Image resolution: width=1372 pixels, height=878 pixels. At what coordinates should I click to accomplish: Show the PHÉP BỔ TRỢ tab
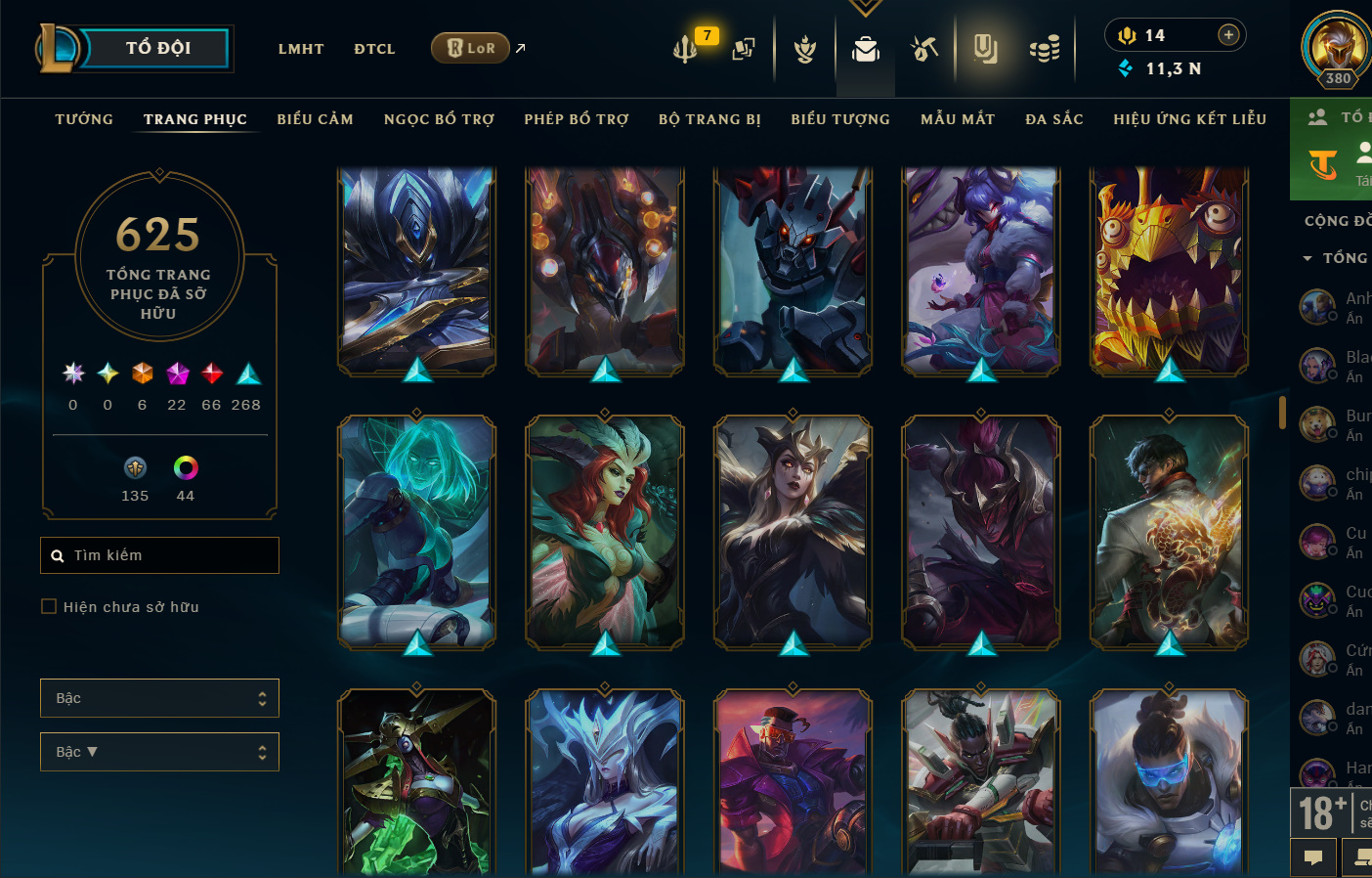(x=577, y=119)
